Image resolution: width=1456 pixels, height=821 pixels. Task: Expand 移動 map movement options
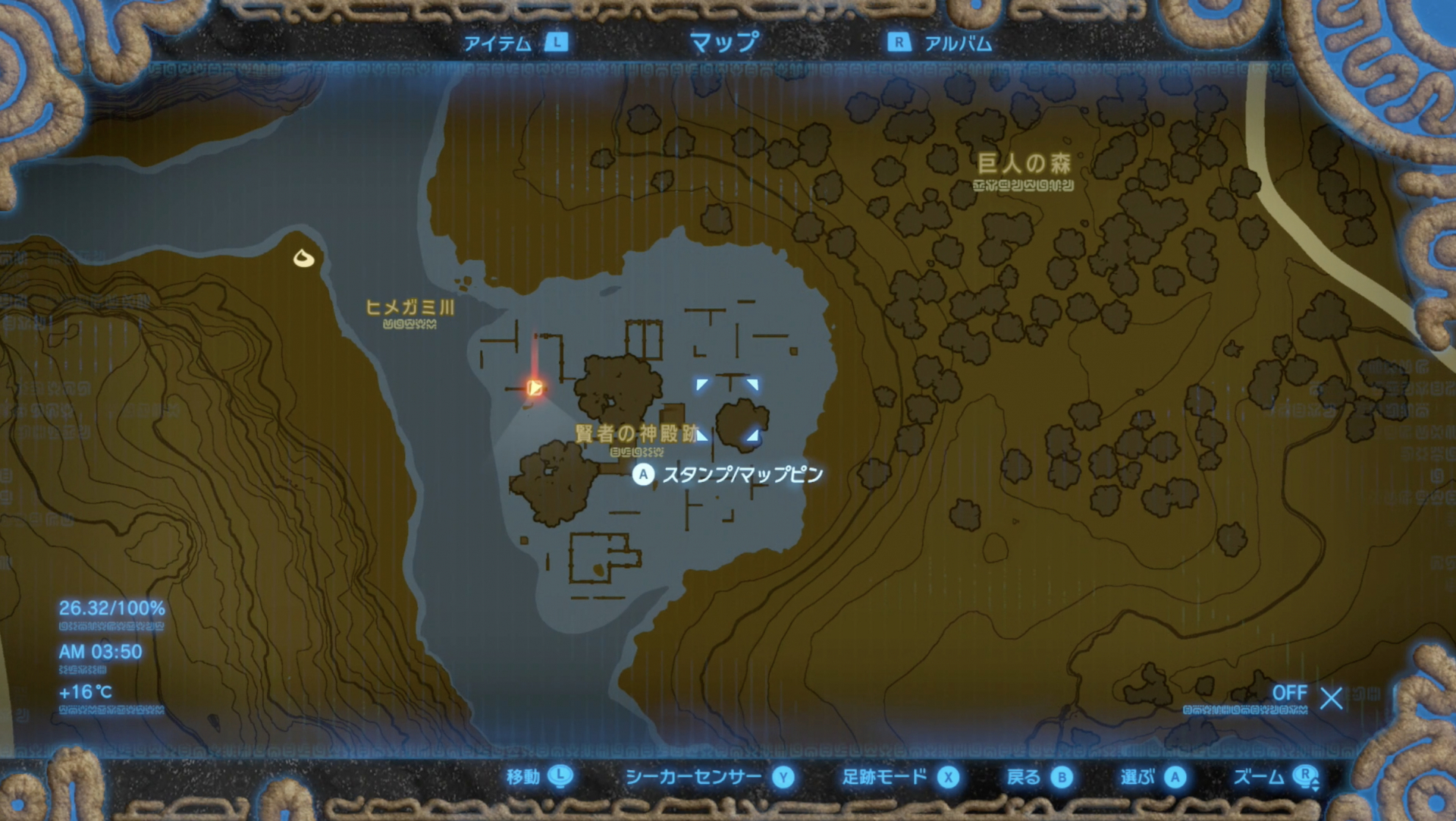click(521, 777)
